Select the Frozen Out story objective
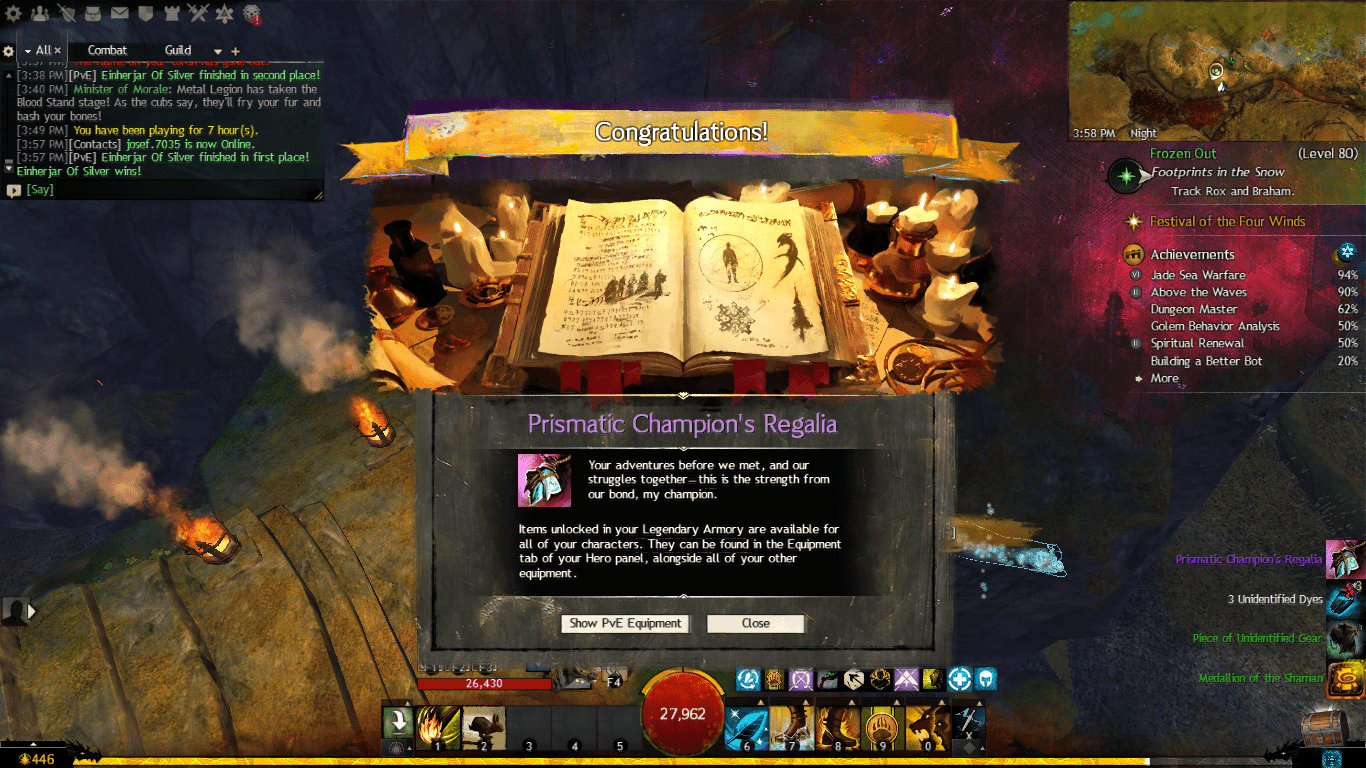 click(1183, 154)
